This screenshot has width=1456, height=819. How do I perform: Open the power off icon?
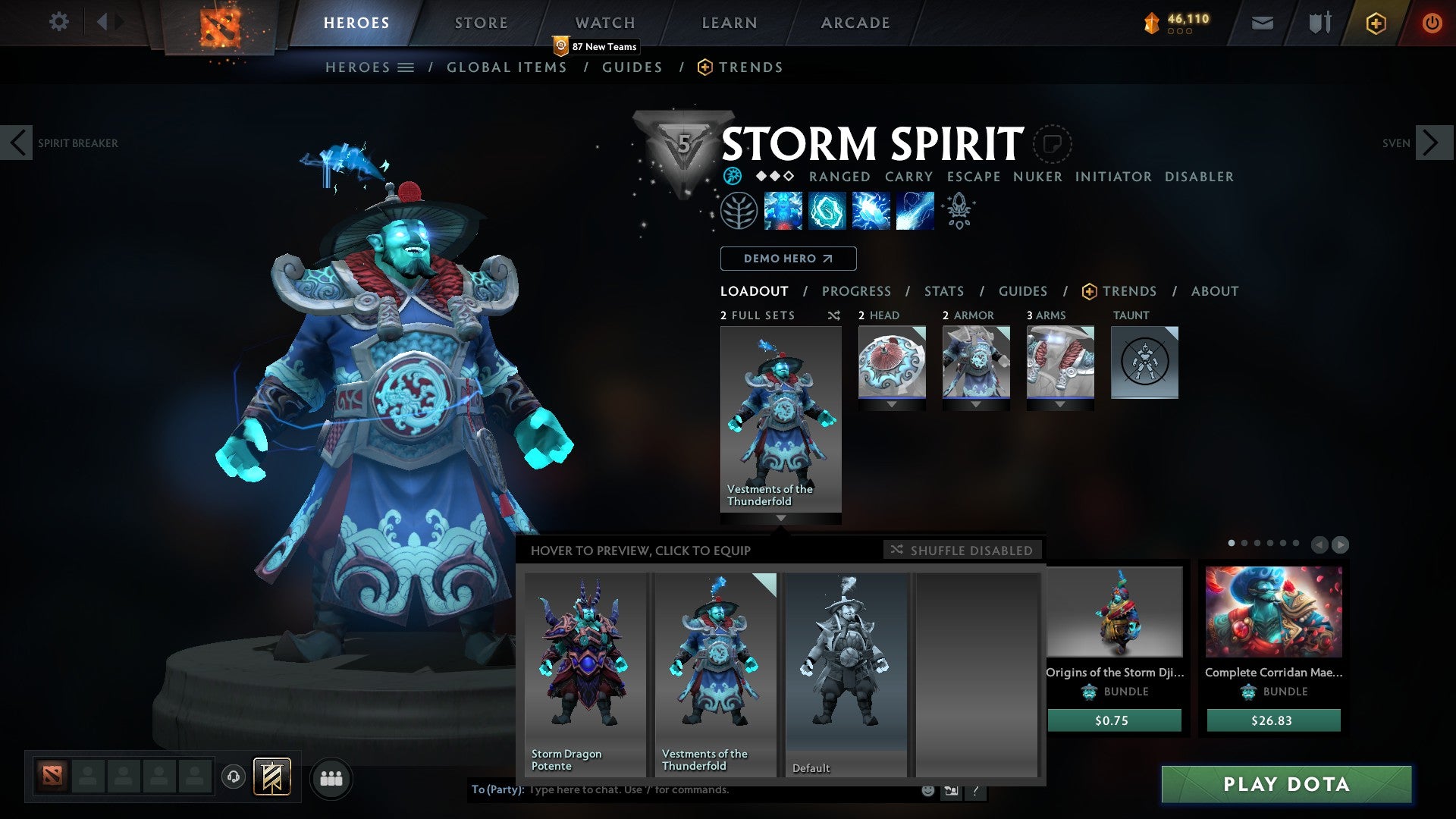tap(1433, 23)
